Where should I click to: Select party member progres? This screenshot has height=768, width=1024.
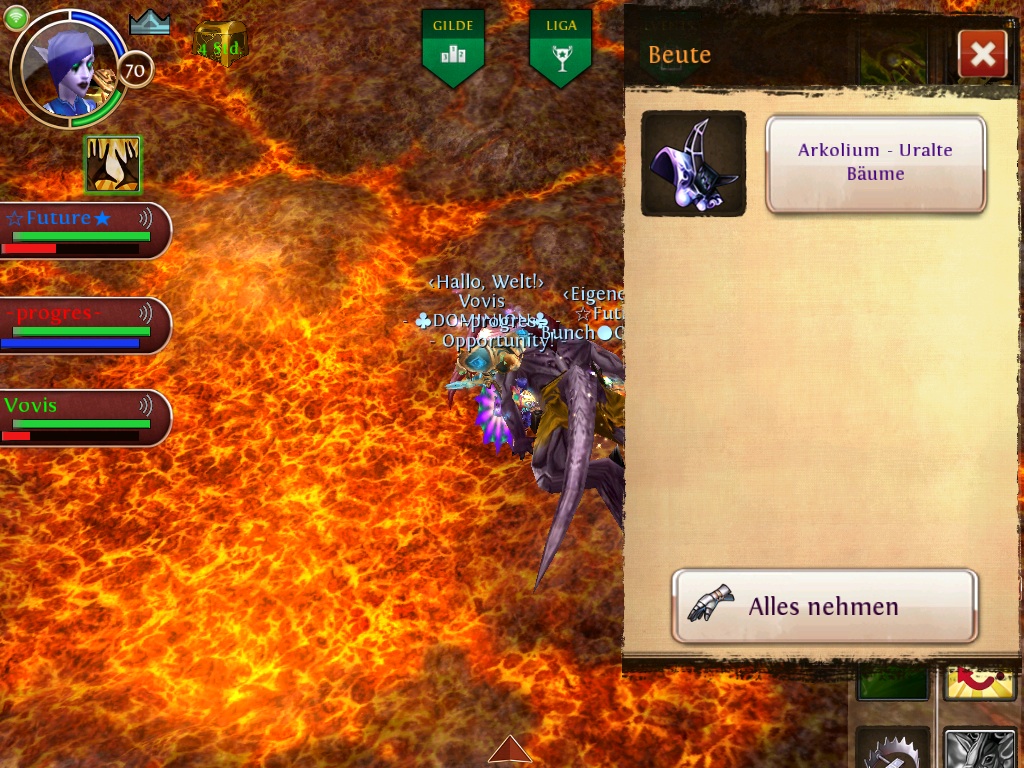(x=84, y=325)
